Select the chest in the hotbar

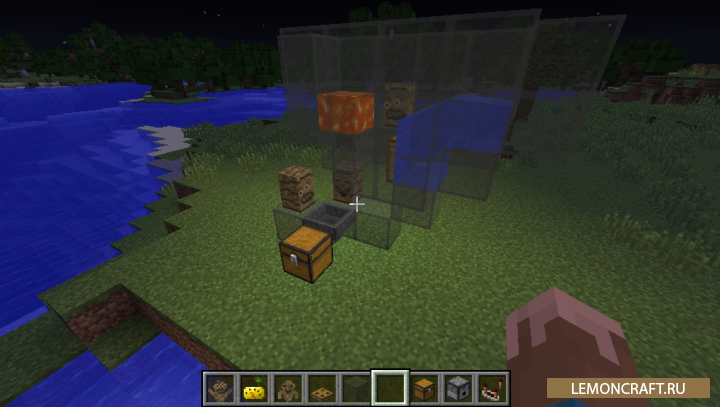coord(424,388)
